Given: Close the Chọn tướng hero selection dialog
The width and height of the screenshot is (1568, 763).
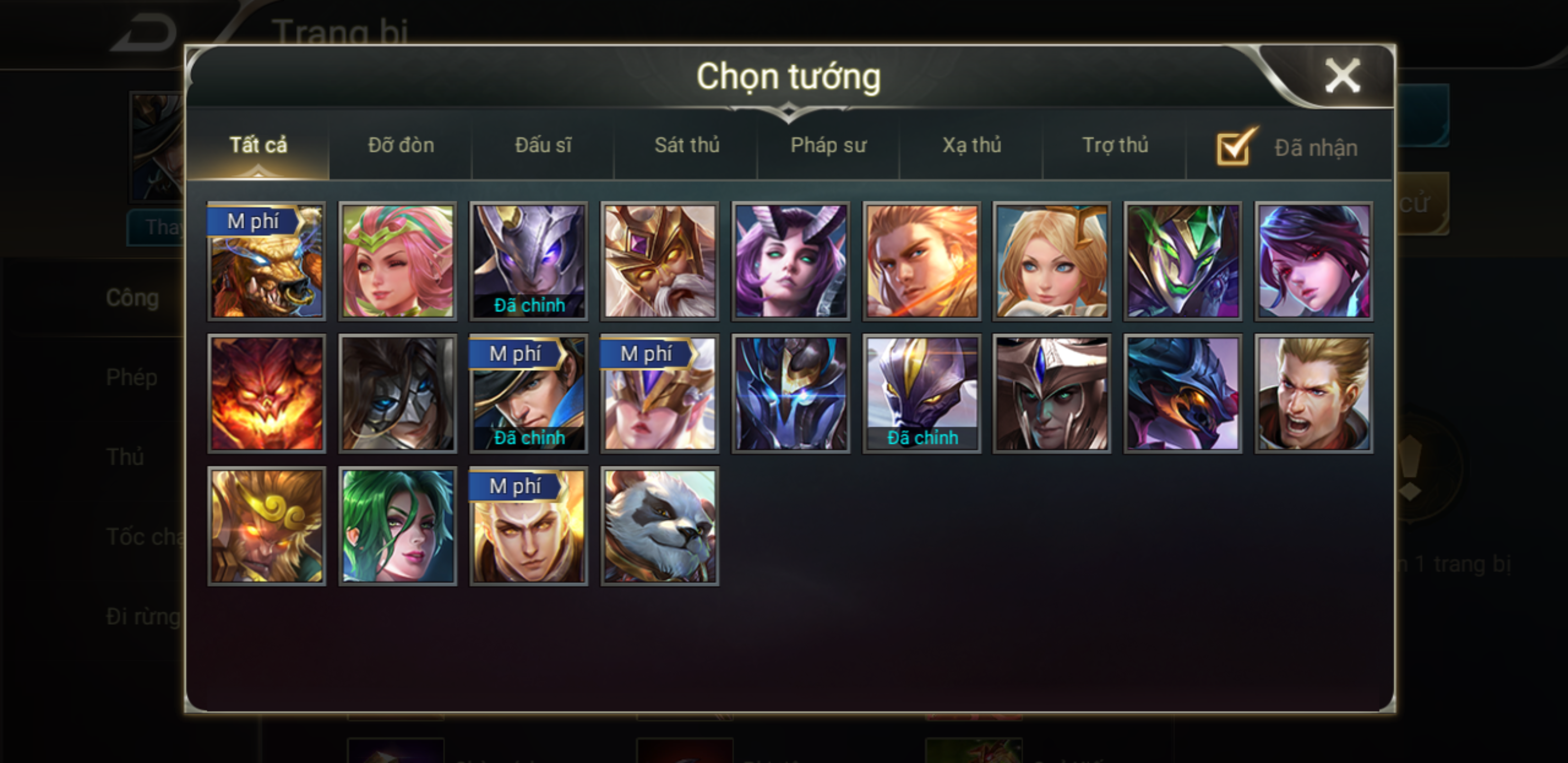Looking at the screenshot, I should coord(1342,77).
